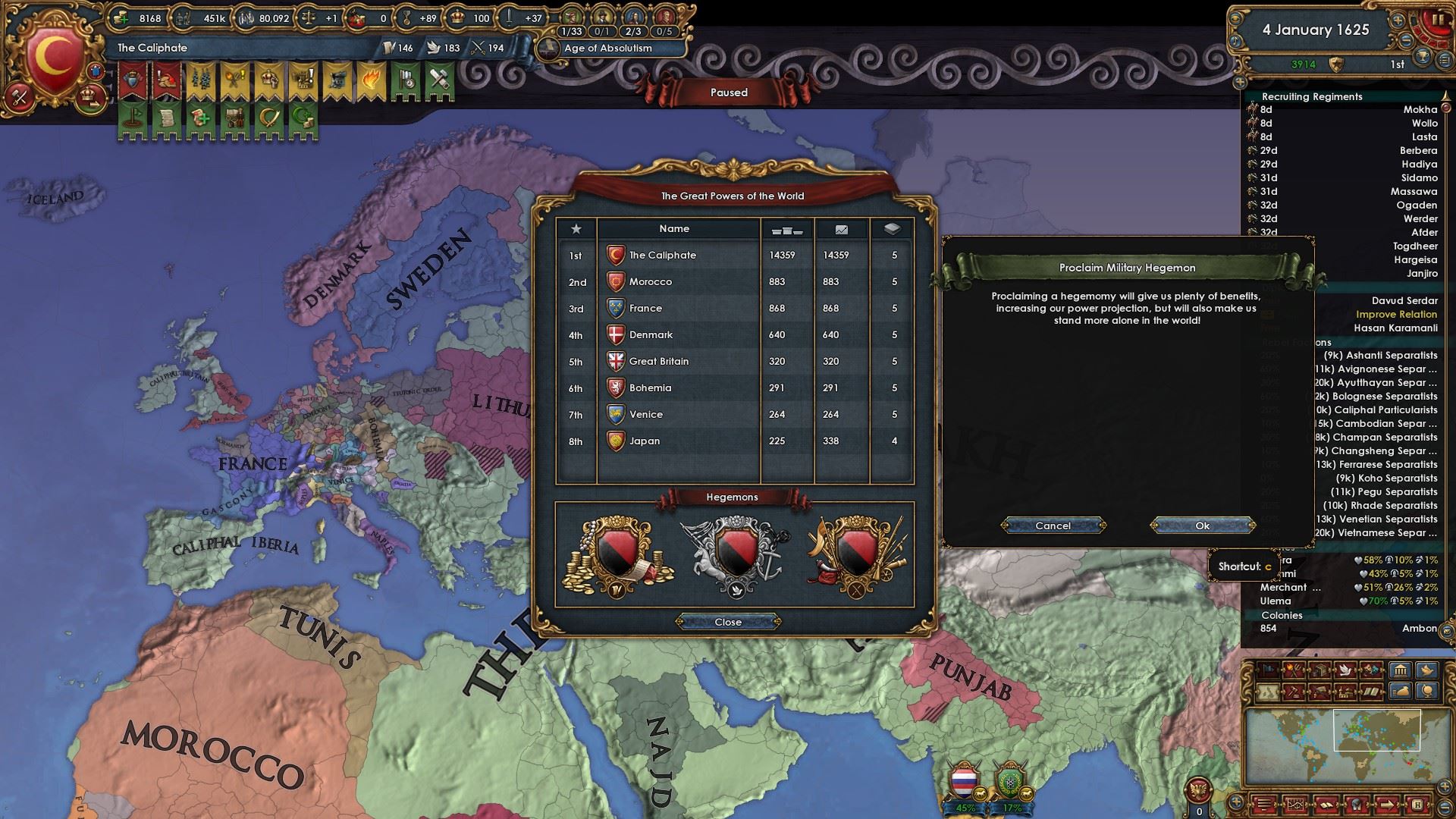Pick Great Britain from the great powers list
This screenshot has width=1456, height=819.
658,362
